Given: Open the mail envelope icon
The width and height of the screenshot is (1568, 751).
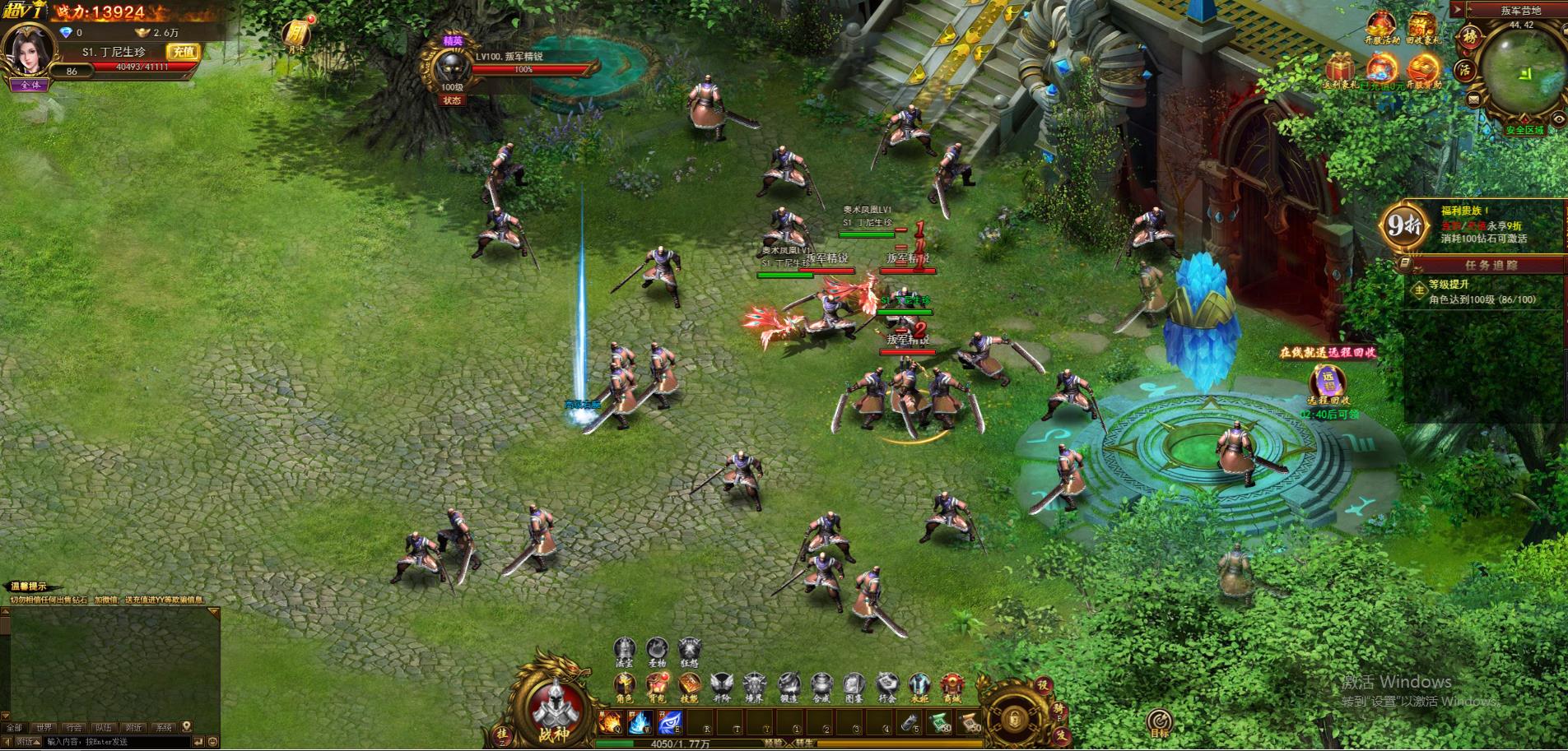Looking at the screenshot, I should point(1473,100).
